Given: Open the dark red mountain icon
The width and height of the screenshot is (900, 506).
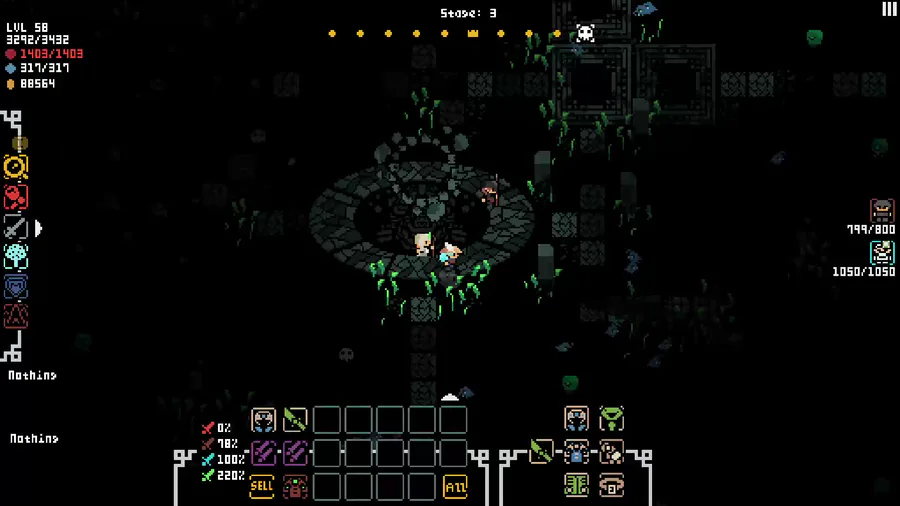Looking at the screenshot, I should [x=16, y=316].
